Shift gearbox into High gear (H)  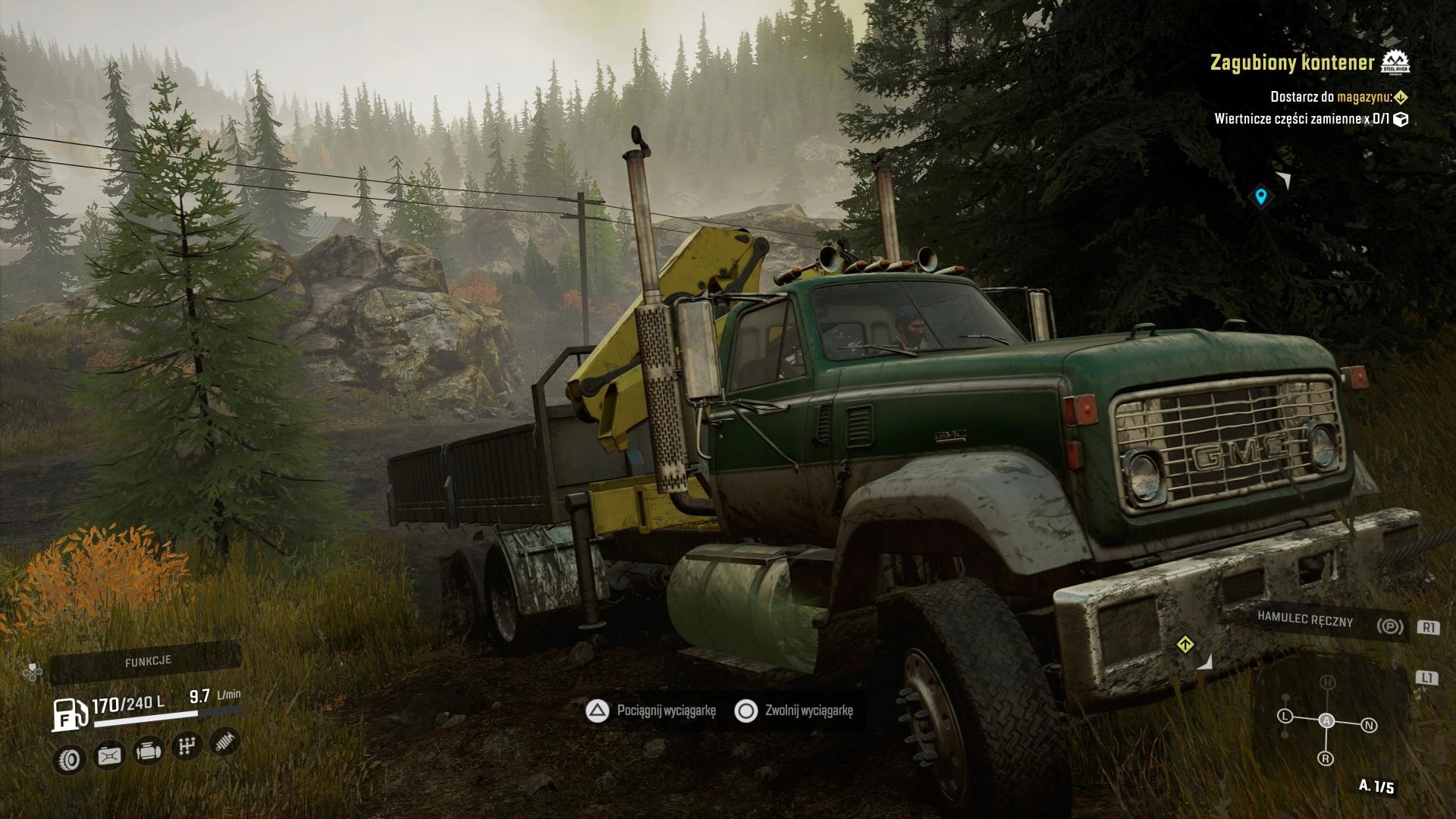click(1326, 682)
